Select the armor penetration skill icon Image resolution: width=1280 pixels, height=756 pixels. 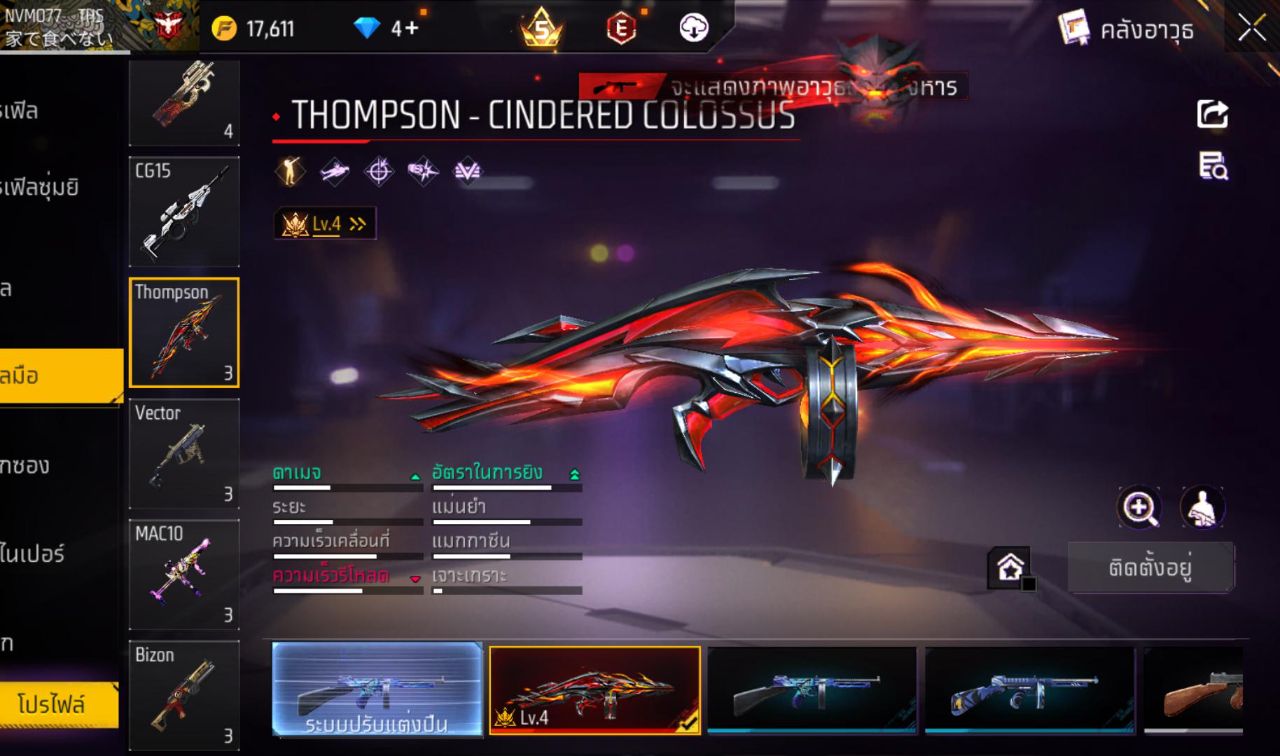click(422, 171)
